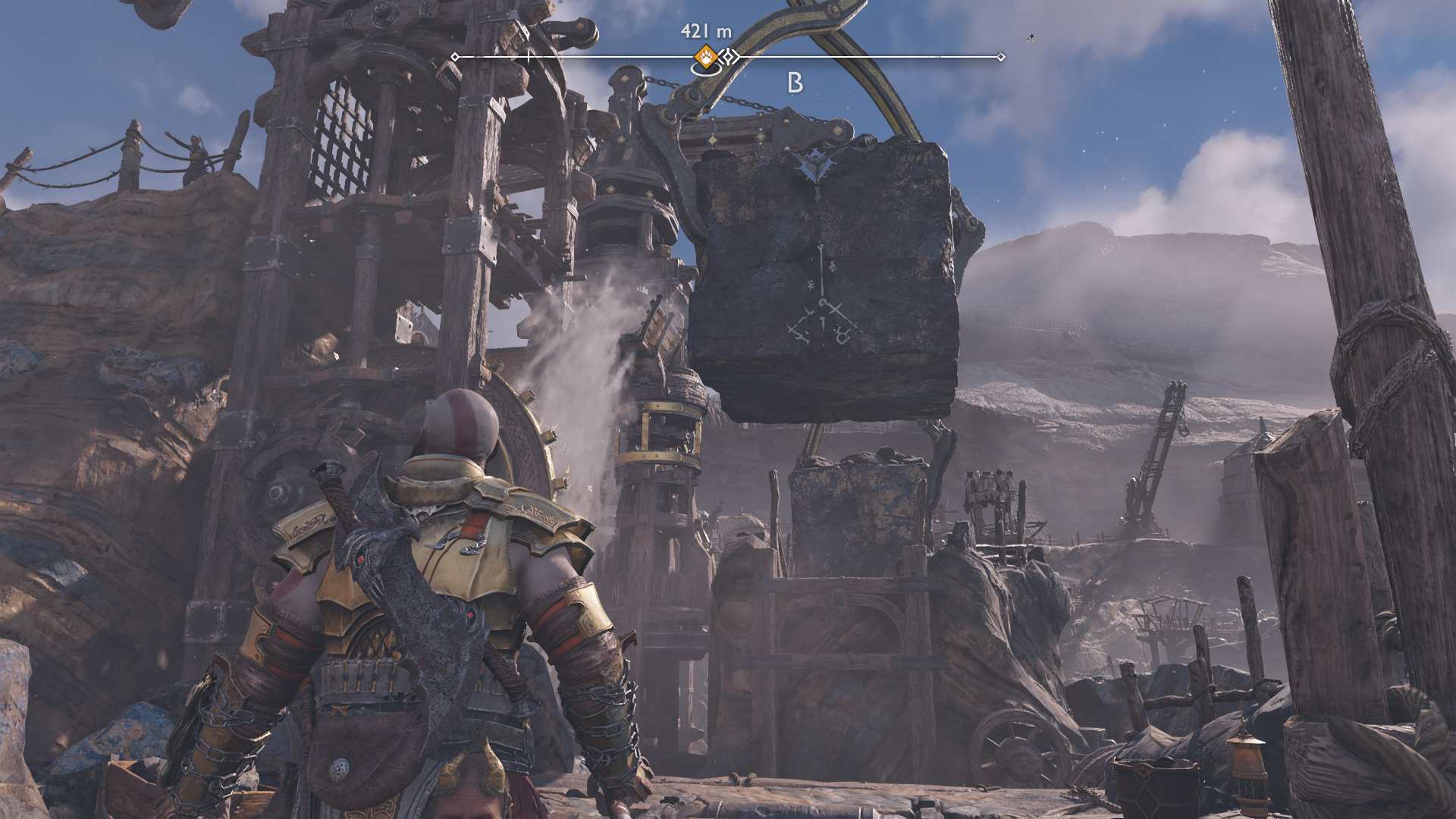The image size is (1456, 819).
Task: Select the white diamond marker on the compass
Action: (729, 57)
